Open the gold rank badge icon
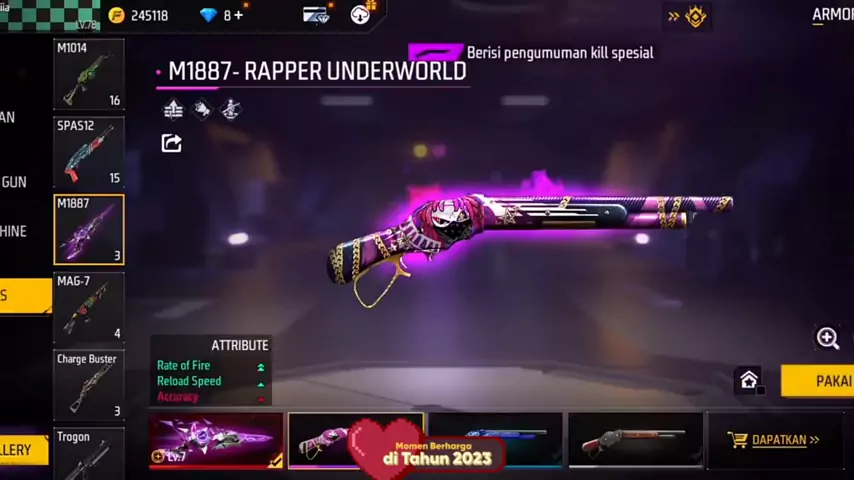This screenshot has height=480, width=854. [x=696, y=15]
